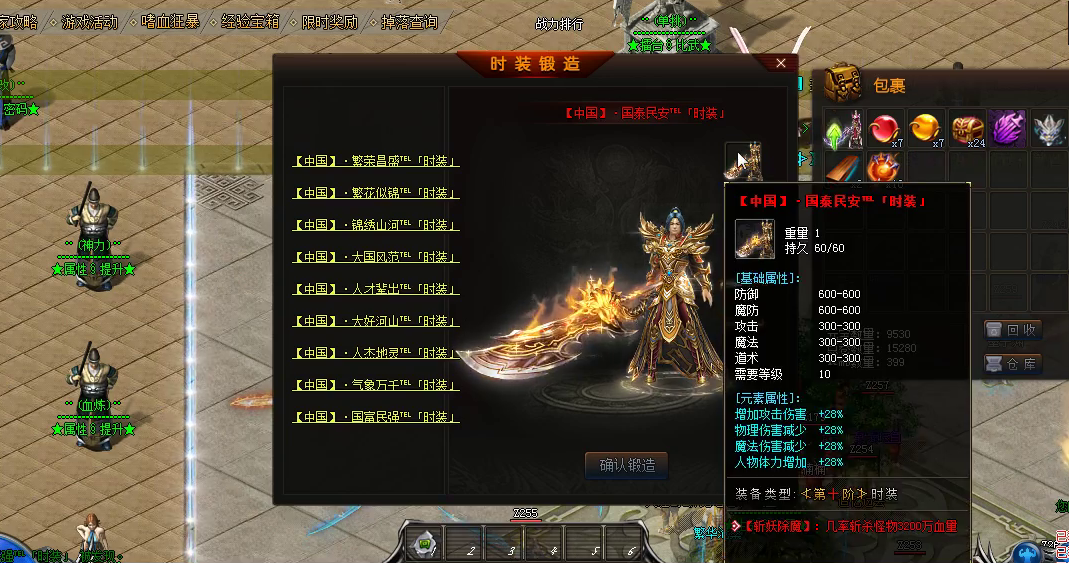The image size is (1069, 563).
Task: Open the 大好河山 costume entry
Action: (x=376, y=321)
